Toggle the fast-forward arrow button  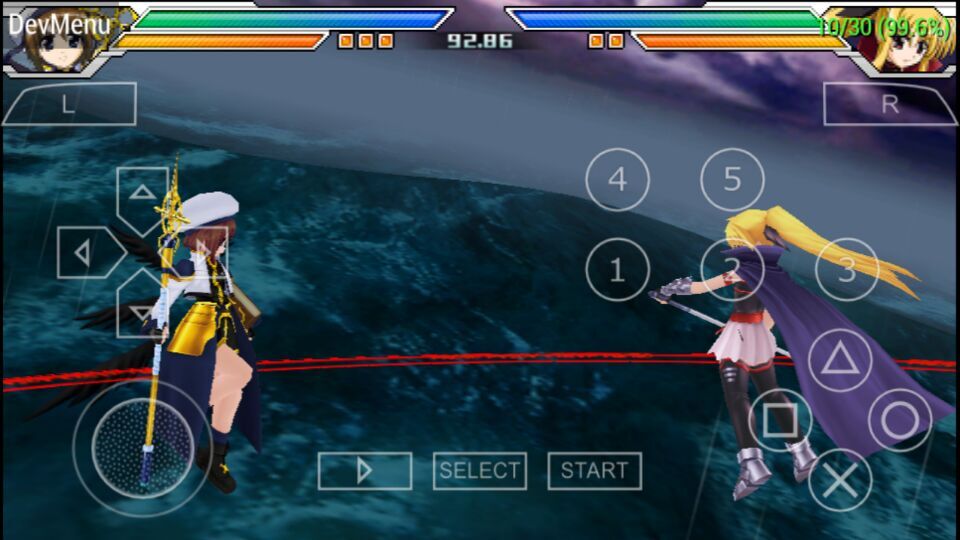(x=365, y=471)
